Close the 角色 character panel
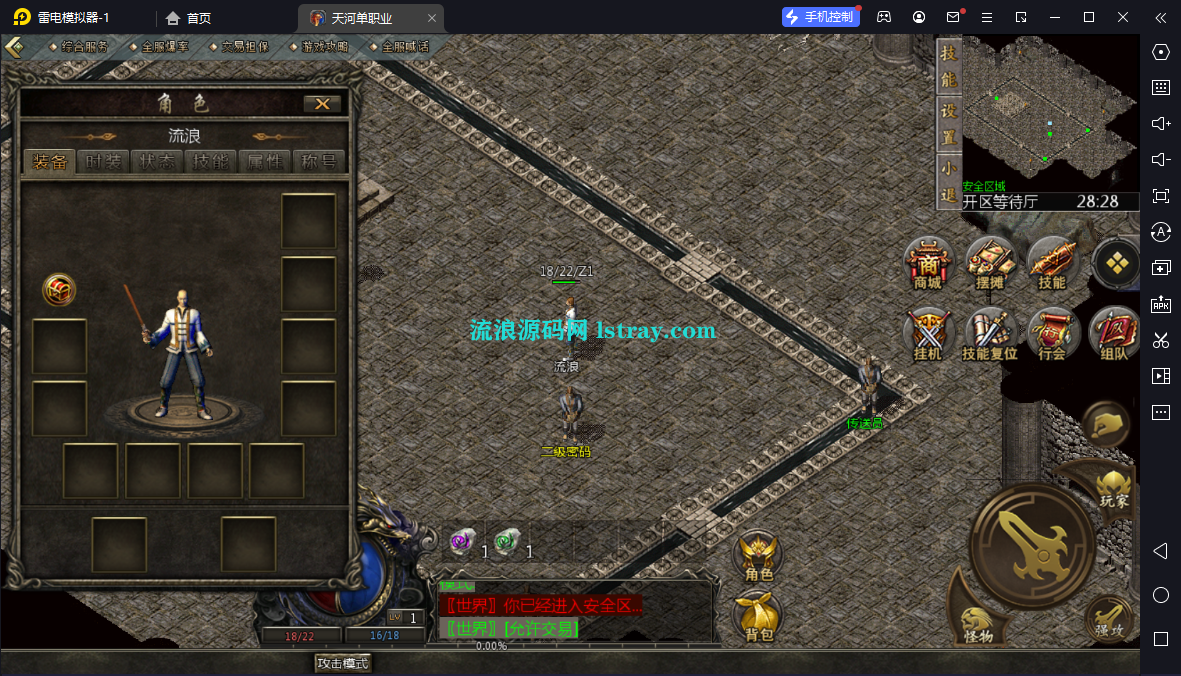Image resolution: width=1181 pixels, height=676 pixels. (322, 103)
